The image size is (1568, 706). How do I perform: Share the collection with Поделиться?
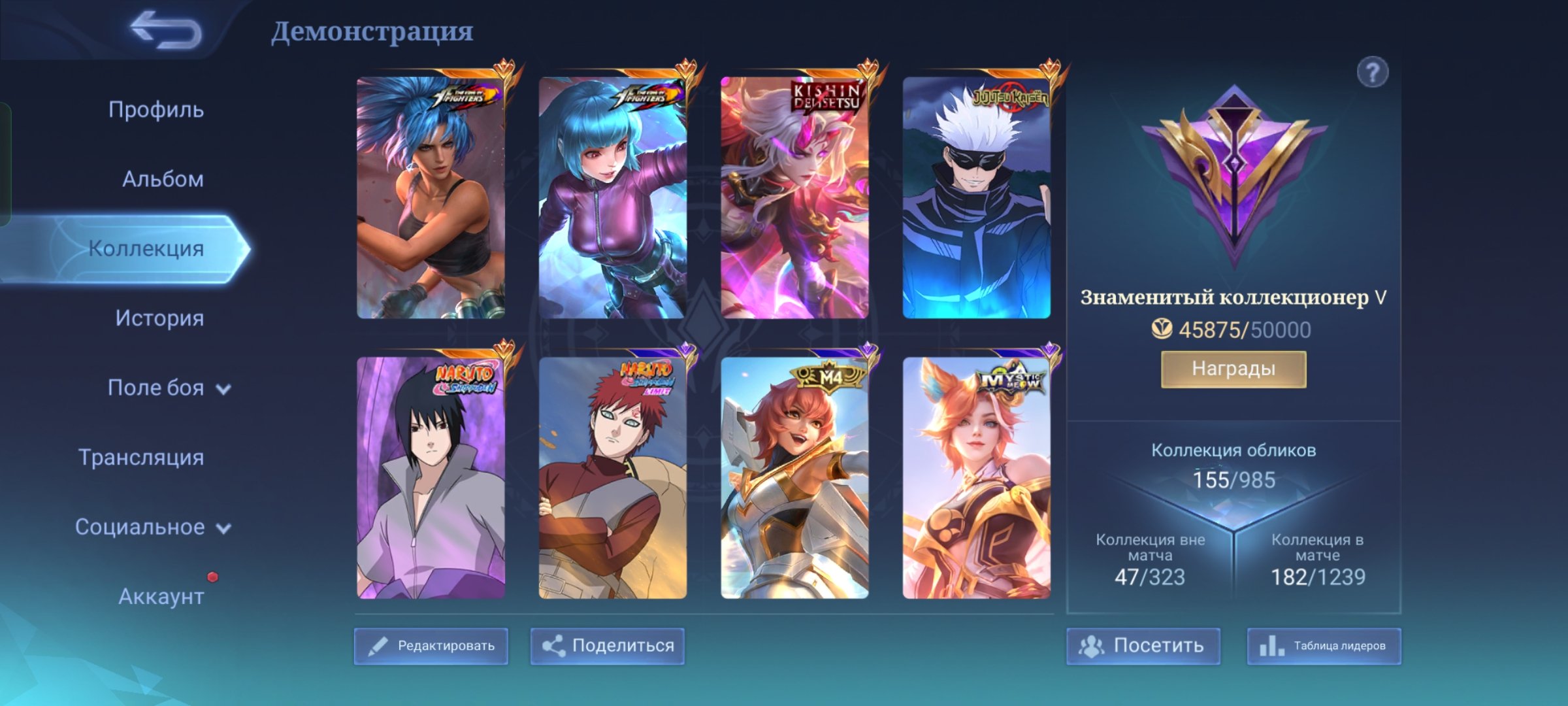click(x=608, y=646)
